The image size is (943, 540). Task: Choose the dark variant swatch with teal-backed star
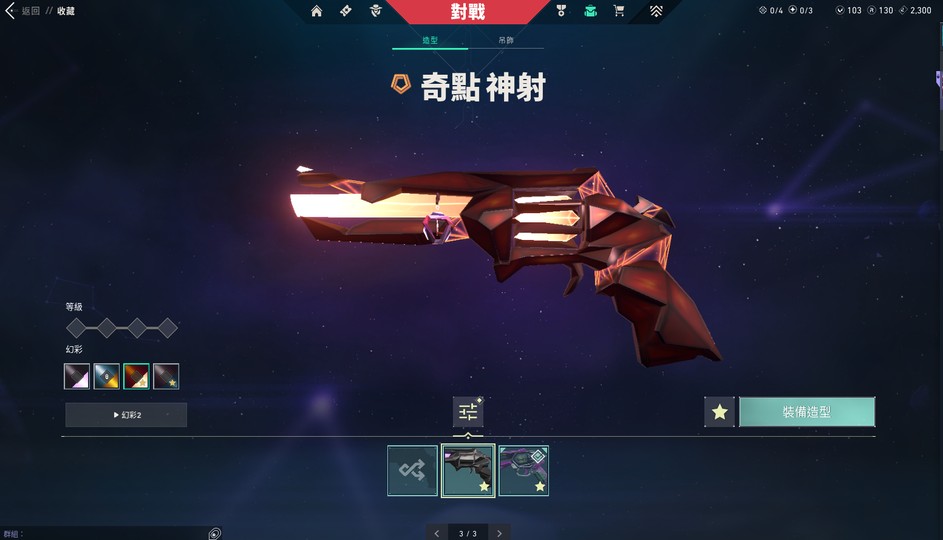click(x=166, y=376)
